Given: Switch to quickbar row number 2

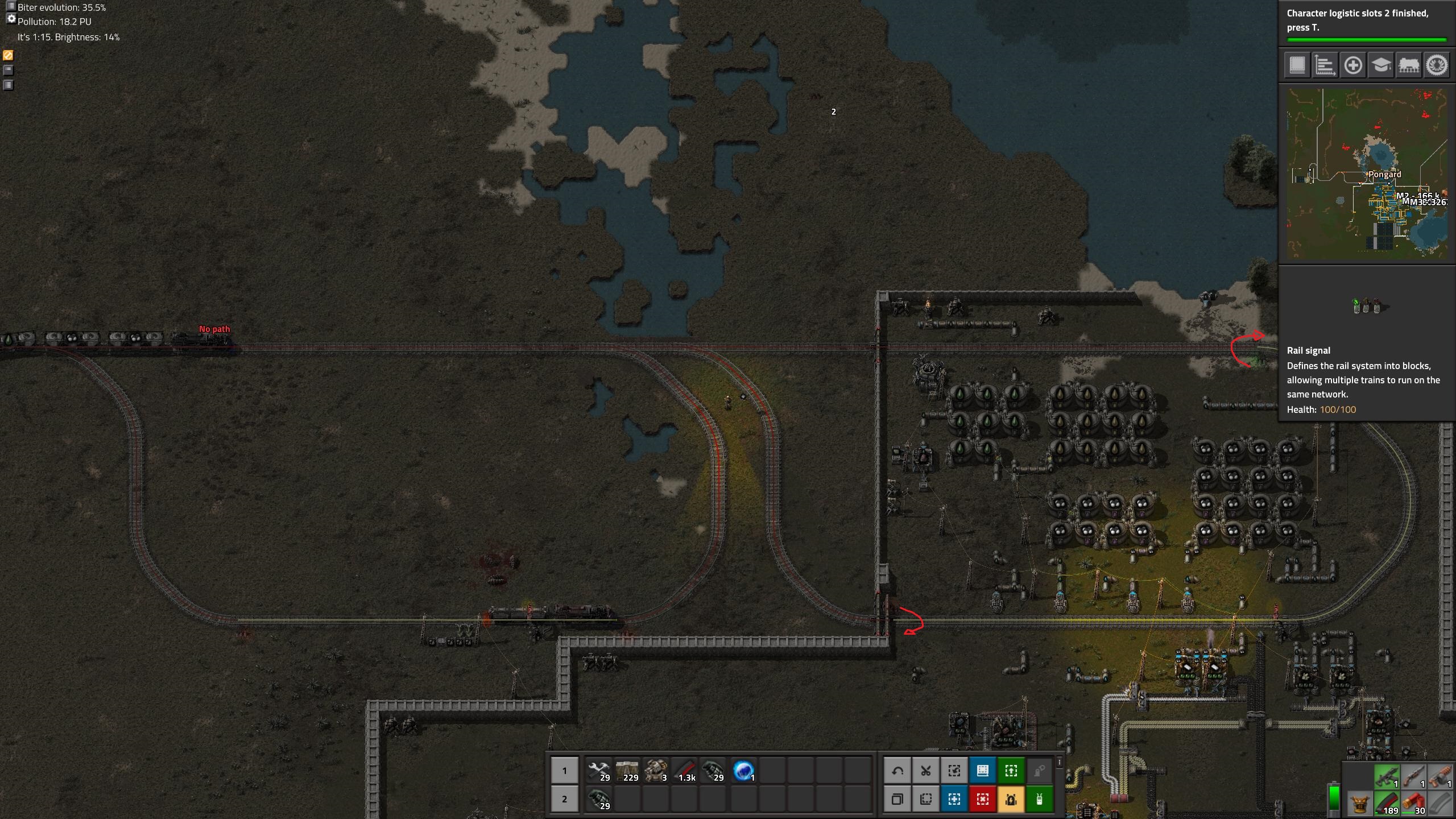Looking at the screenshot, I should pyautogui.click(x=564, y=799).
